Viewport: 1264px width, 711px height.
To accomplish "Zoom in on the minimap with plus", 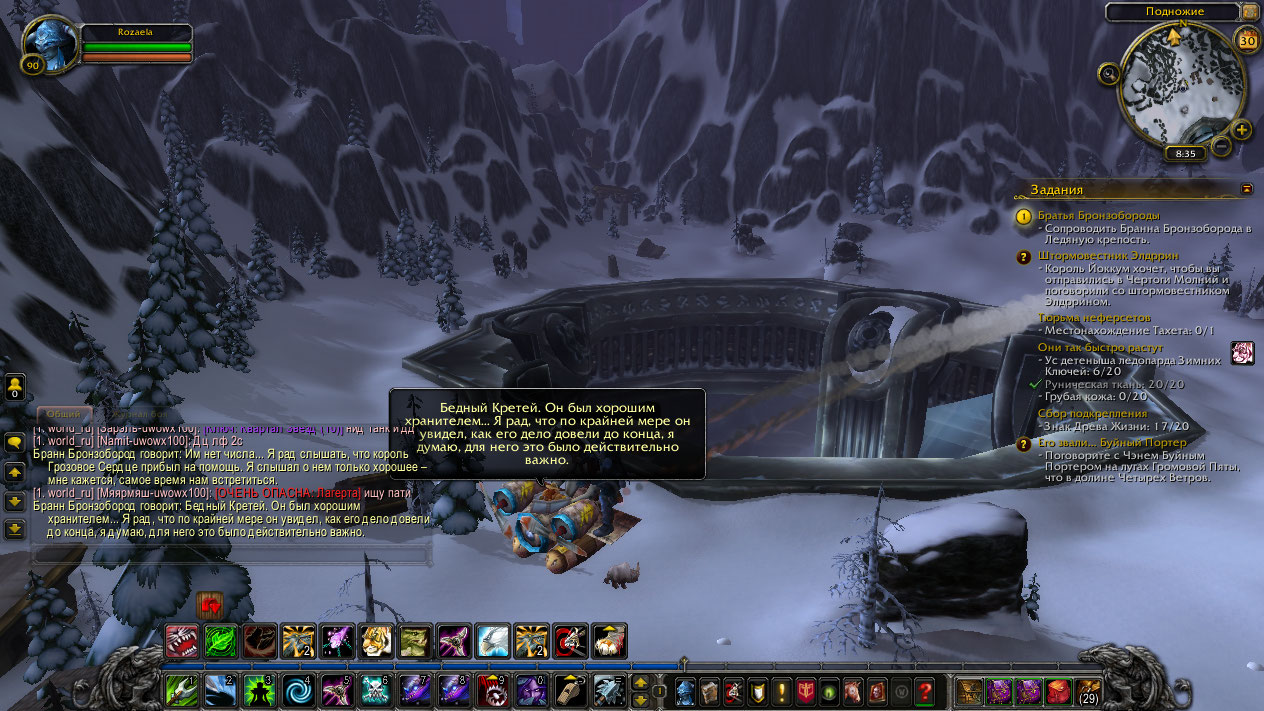I will coord(1241,130).
